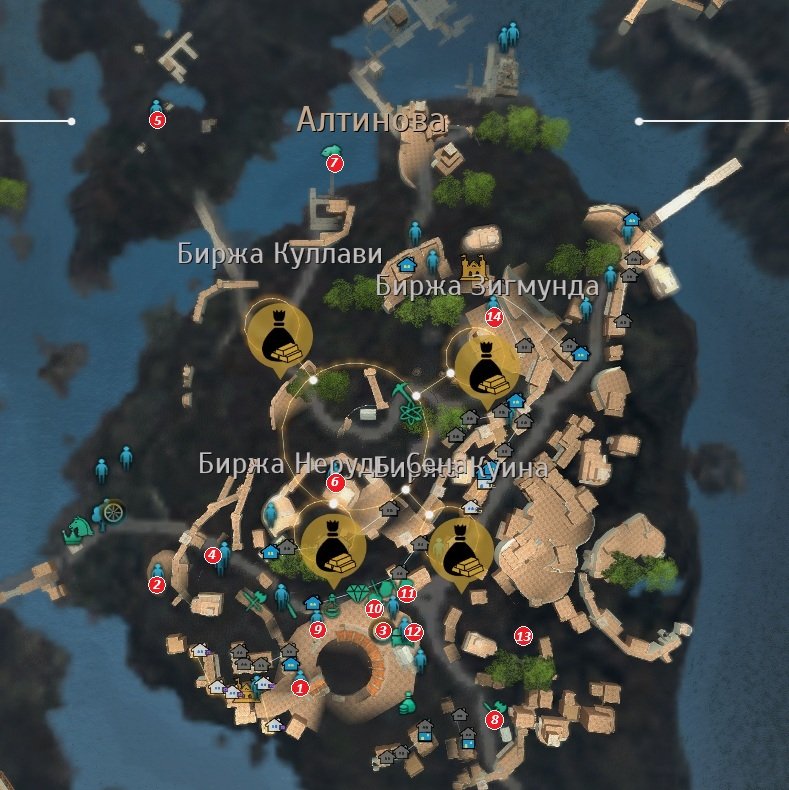Select the green horse stable icon
This screenshot has height=790, width=789.
click(75, 529)
